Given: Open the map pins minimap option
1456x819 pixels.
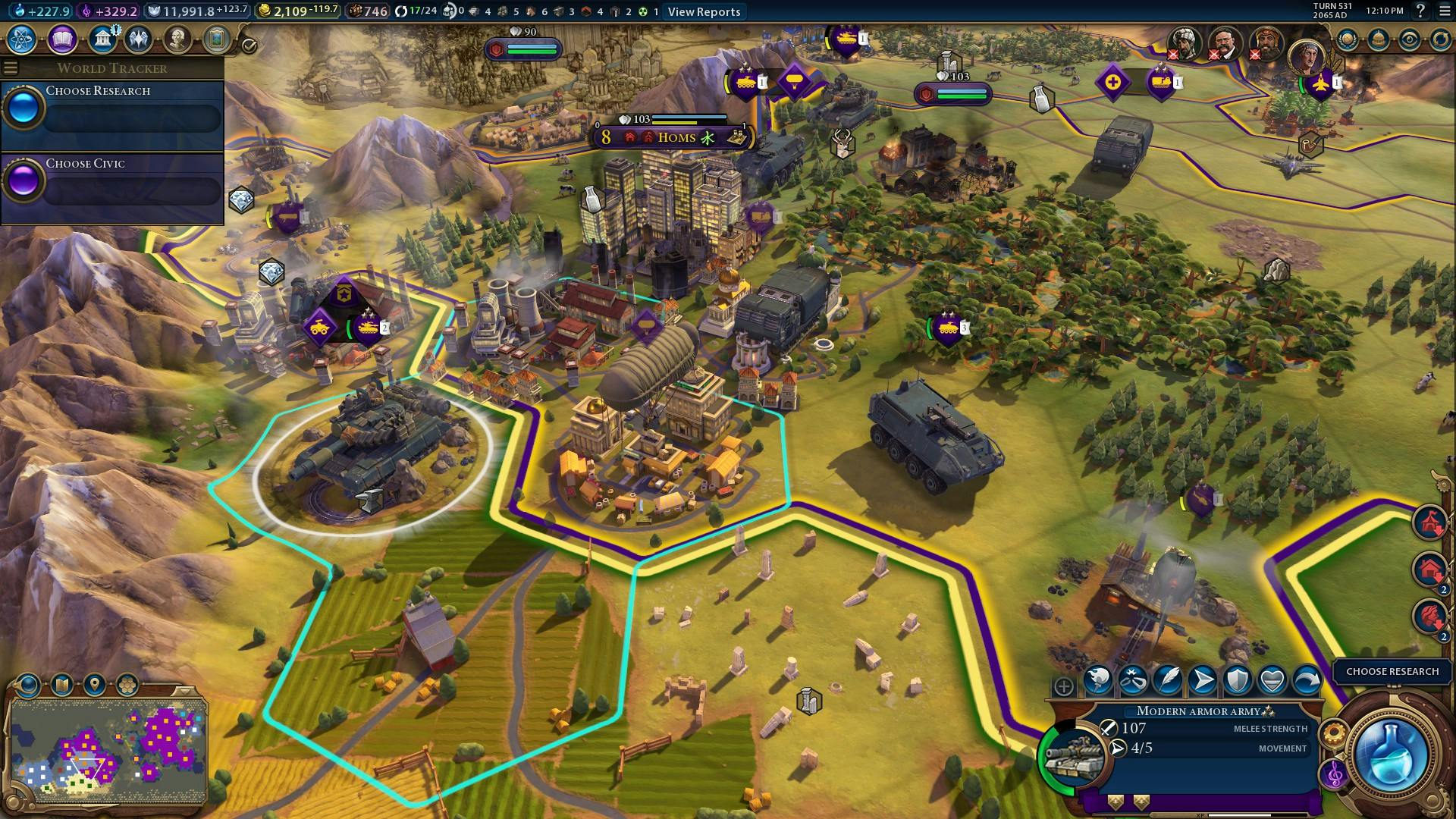Looking at the screenshot, I should [x=95, y=686].
